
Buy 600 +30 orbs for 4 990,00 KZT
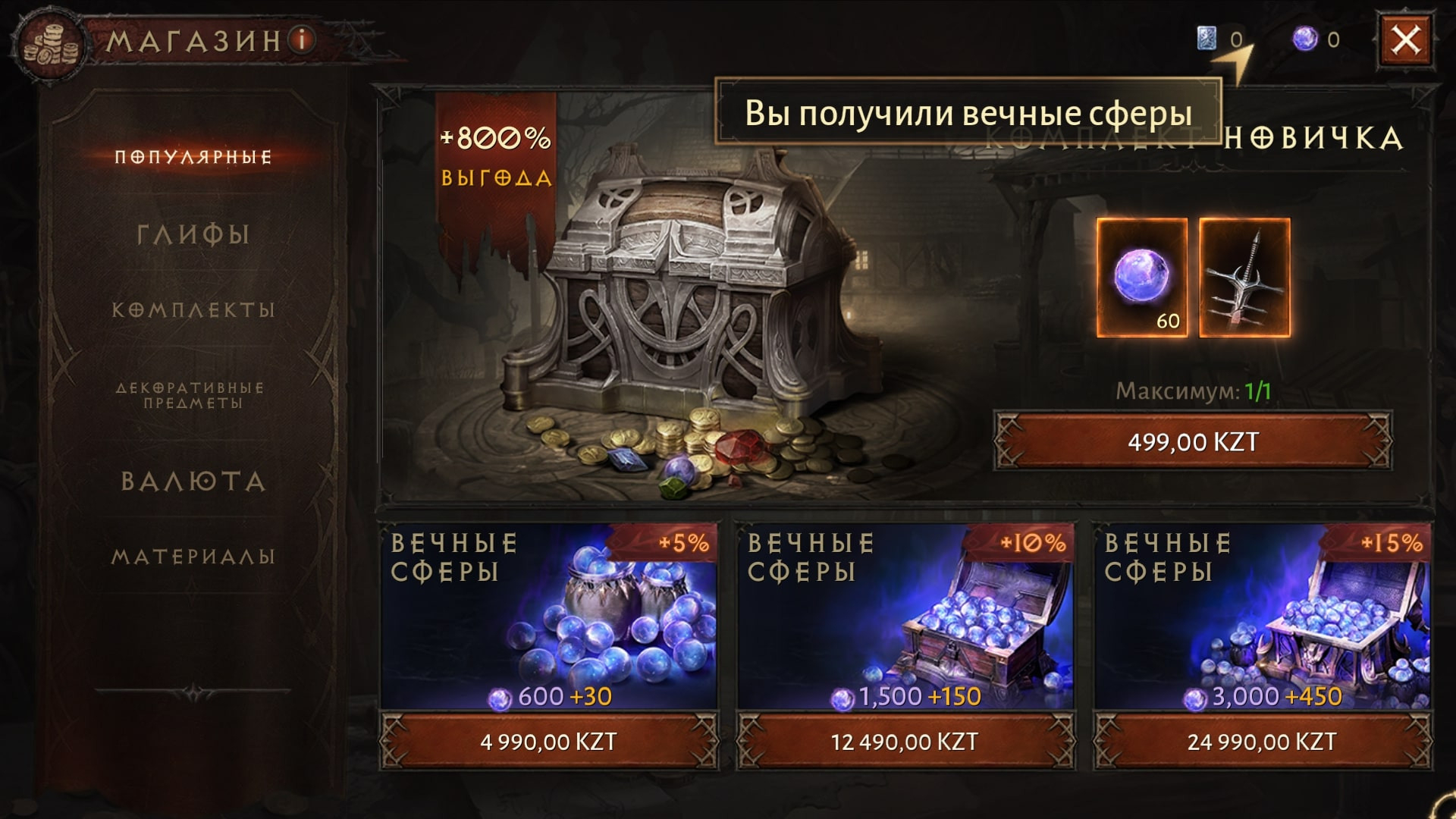tap(548, 741)
